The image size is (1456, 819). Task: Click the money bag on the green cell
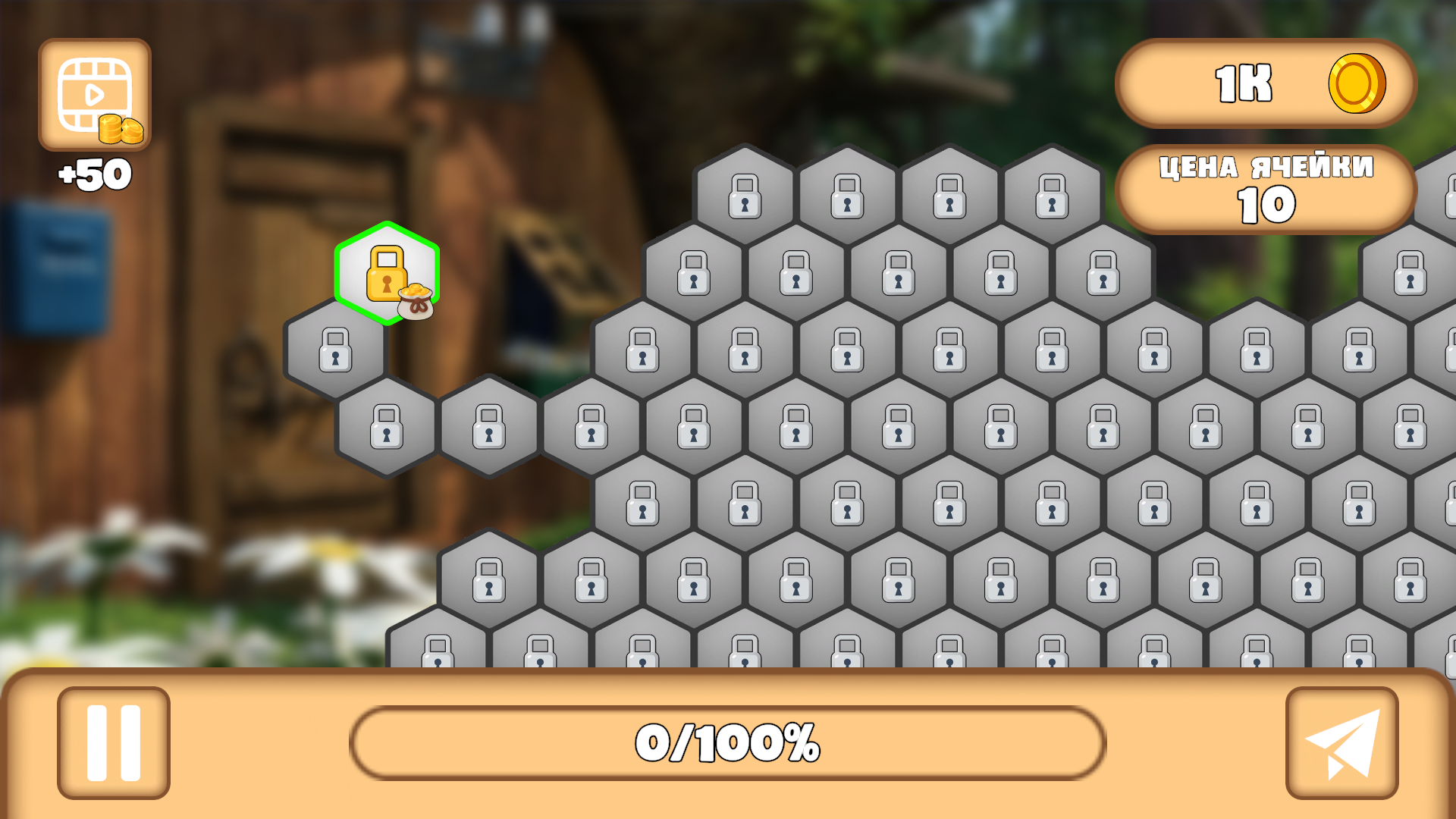click(416, 303)
